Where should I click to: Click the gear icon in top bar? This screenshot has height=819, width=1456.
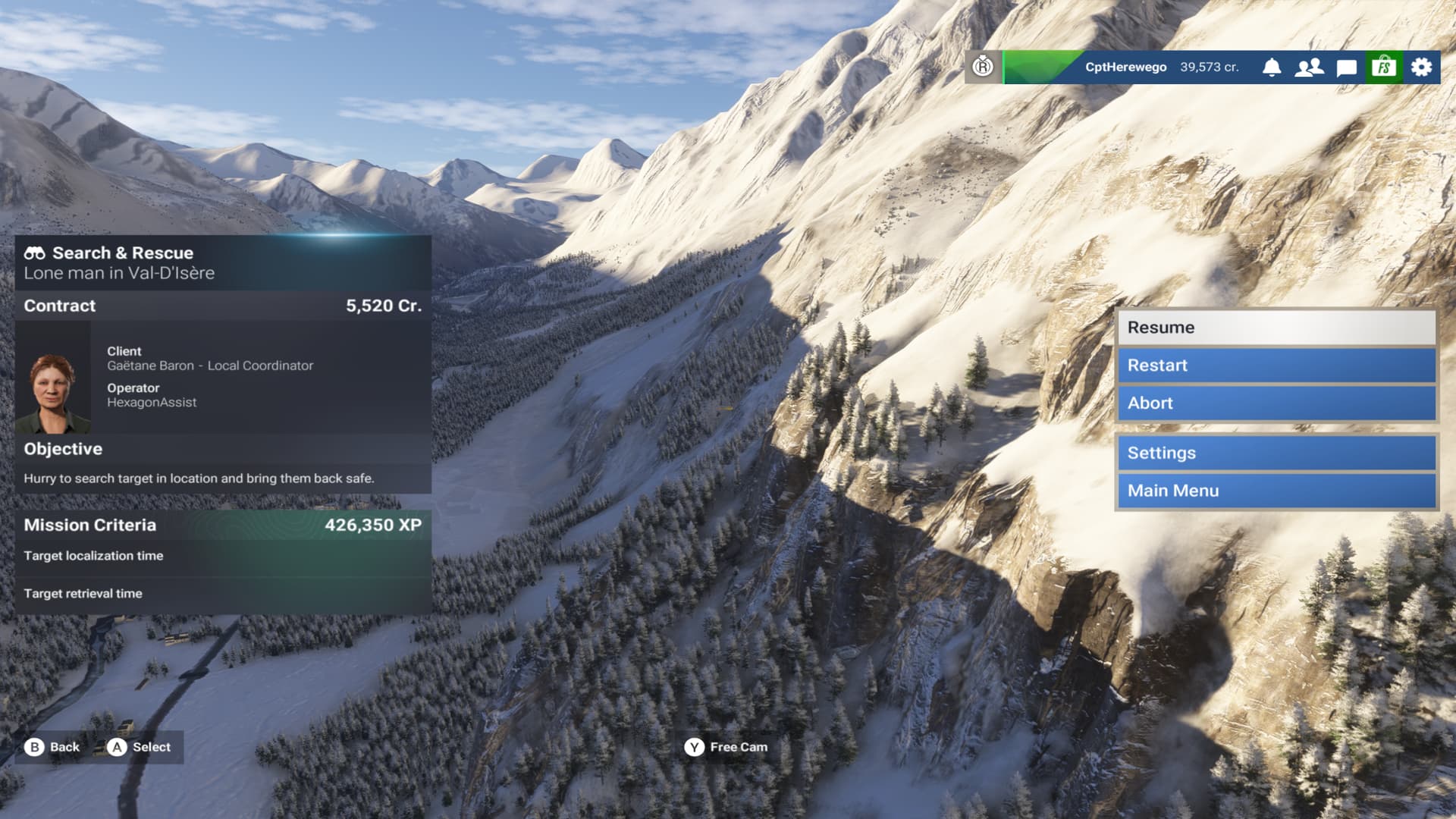[x=1421, y=67]
